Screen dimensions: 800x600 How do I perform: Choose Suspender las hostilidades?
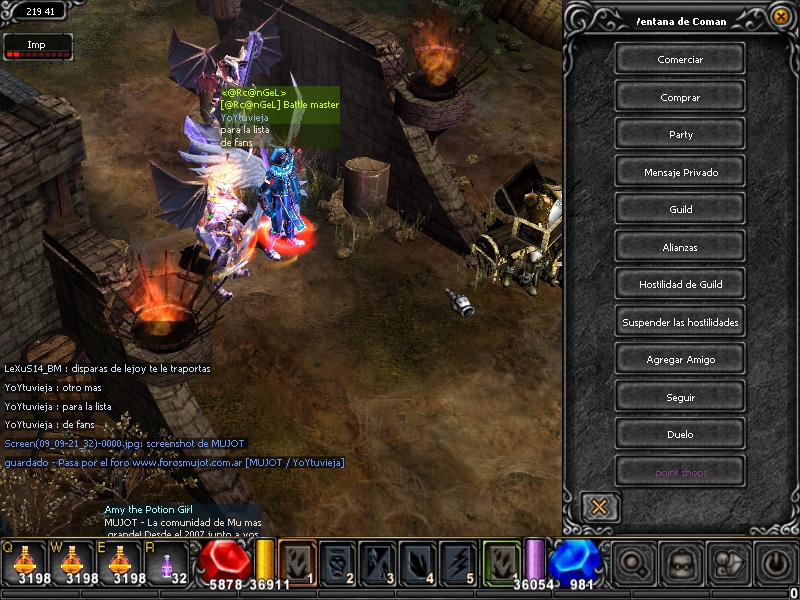click(680, 322)
